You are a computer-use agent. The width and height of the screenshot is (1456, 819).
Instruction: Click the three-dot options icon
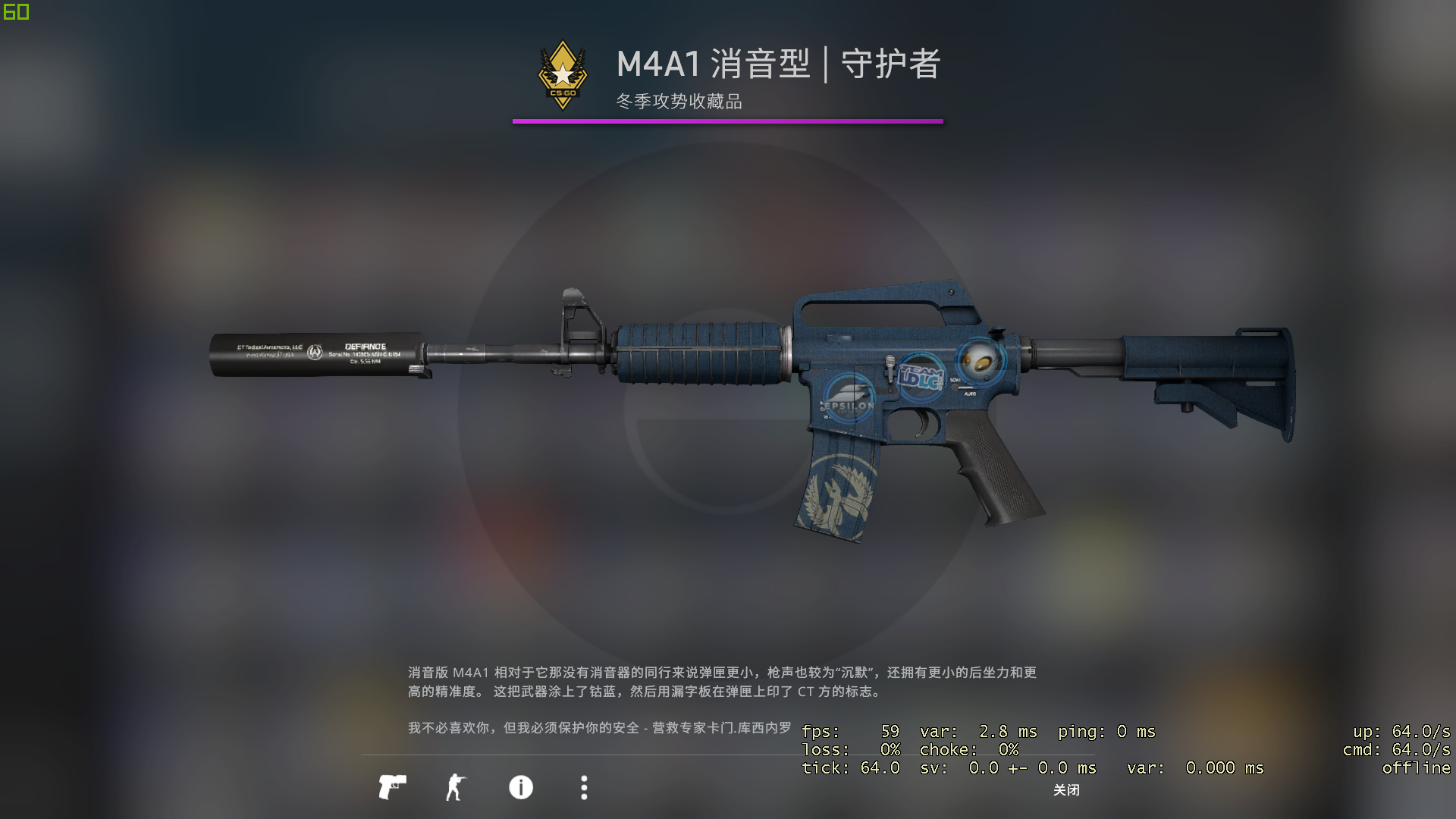pyautogui.click(x=584, y=789)
